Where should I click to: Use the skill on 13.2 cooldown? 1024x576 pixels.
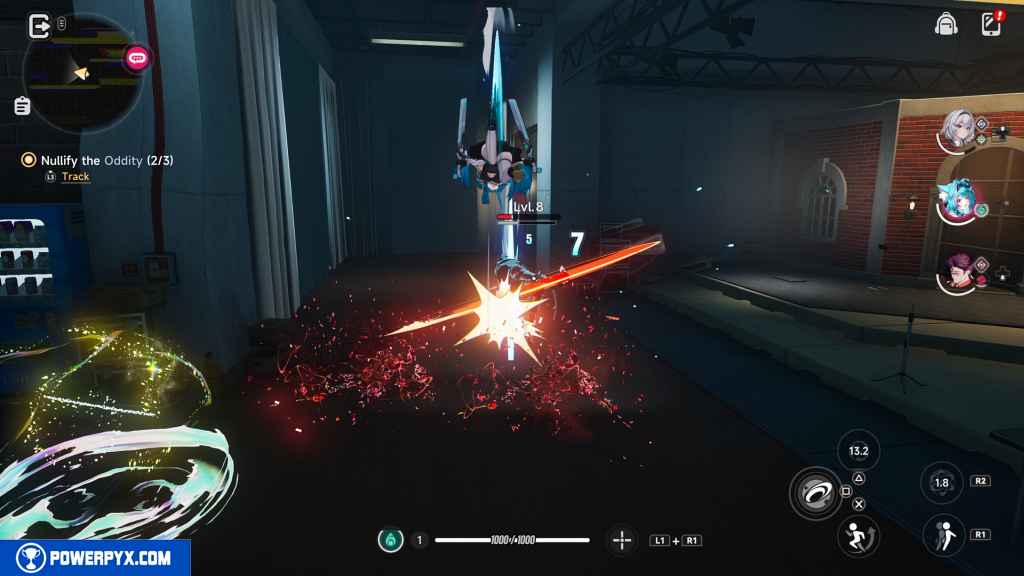[858, 451]
